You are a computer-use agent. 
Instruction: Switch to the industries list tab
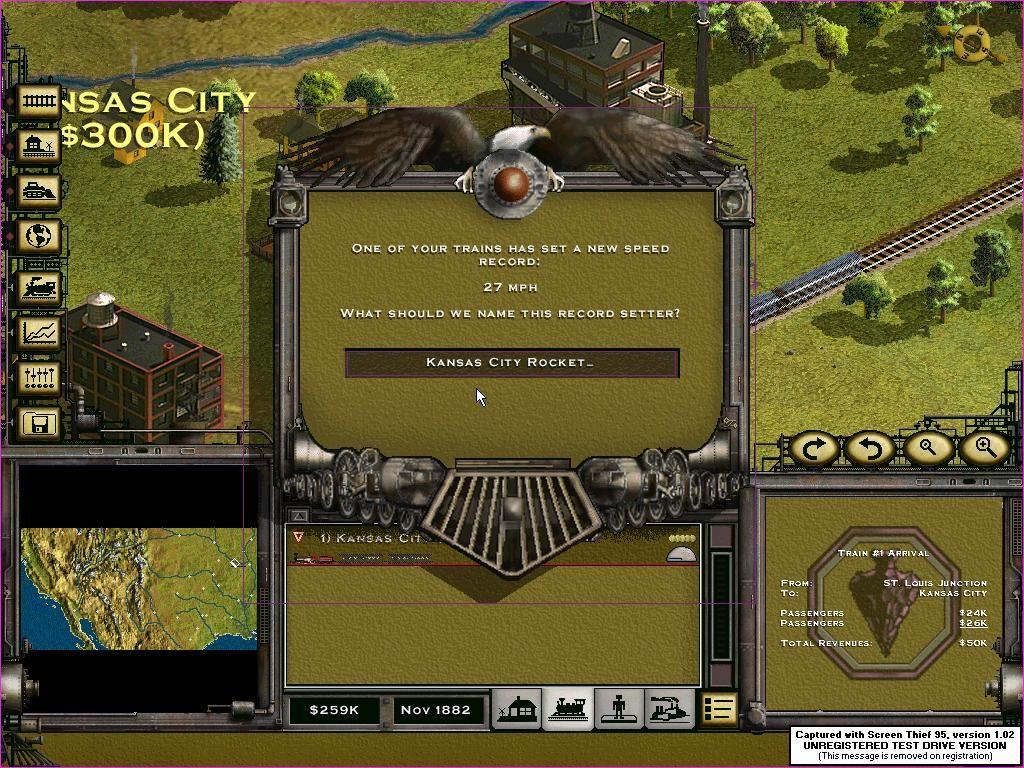(670, 709)
